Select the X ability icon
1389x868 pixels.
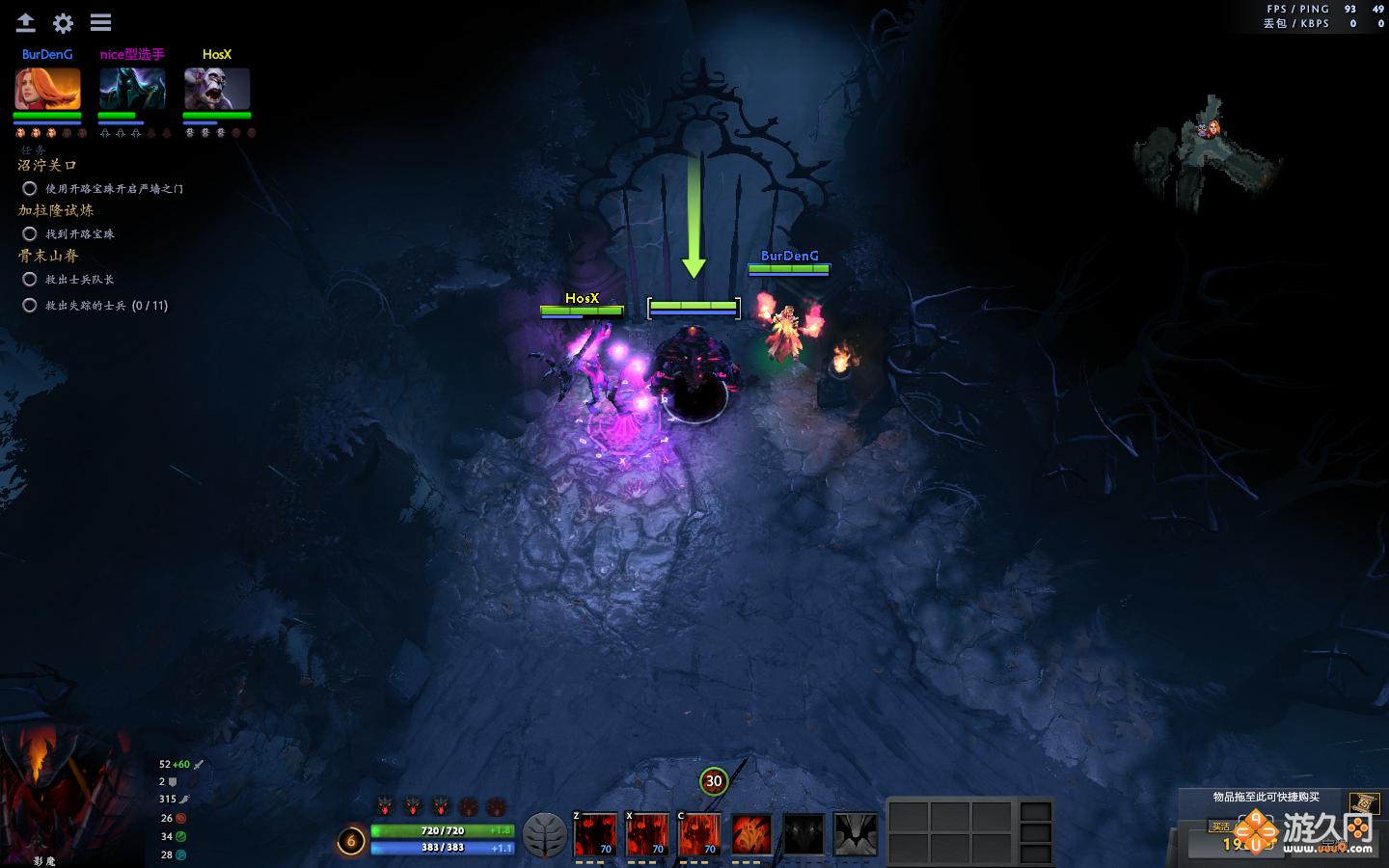pos(645,831)
